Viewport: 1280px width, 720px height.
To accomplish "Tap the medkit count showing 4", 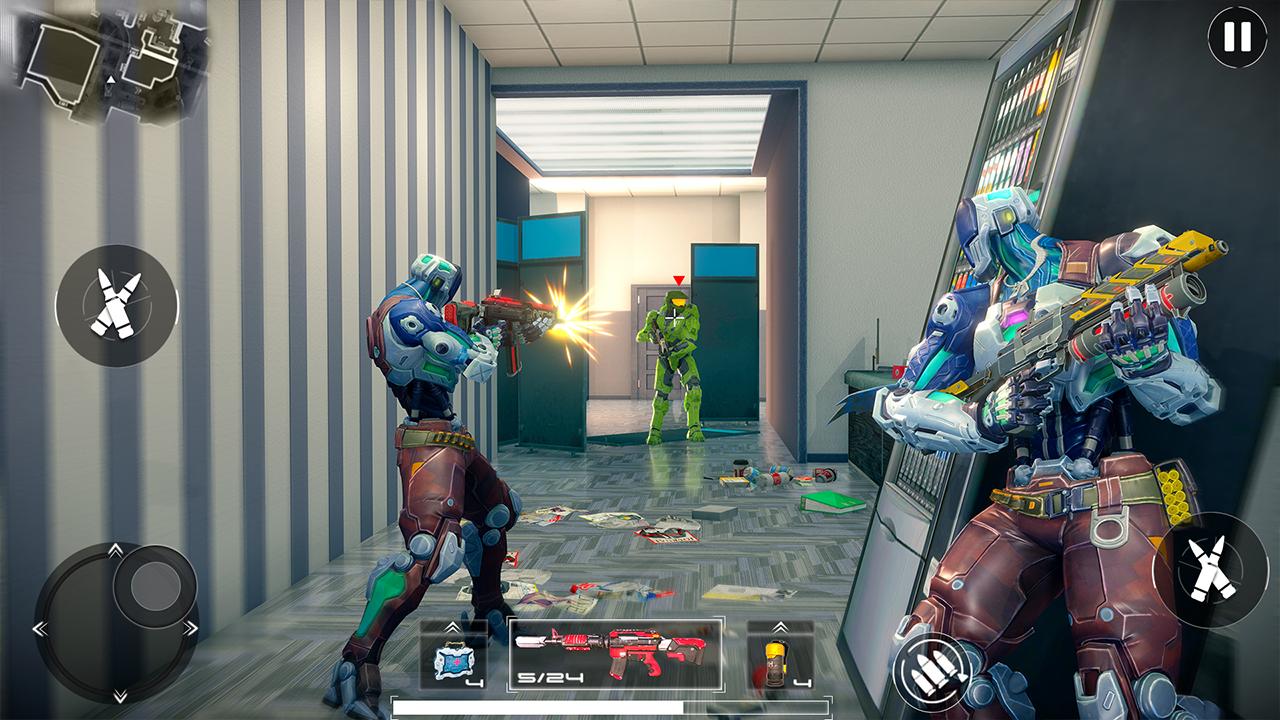I will [x=474, y=683].
